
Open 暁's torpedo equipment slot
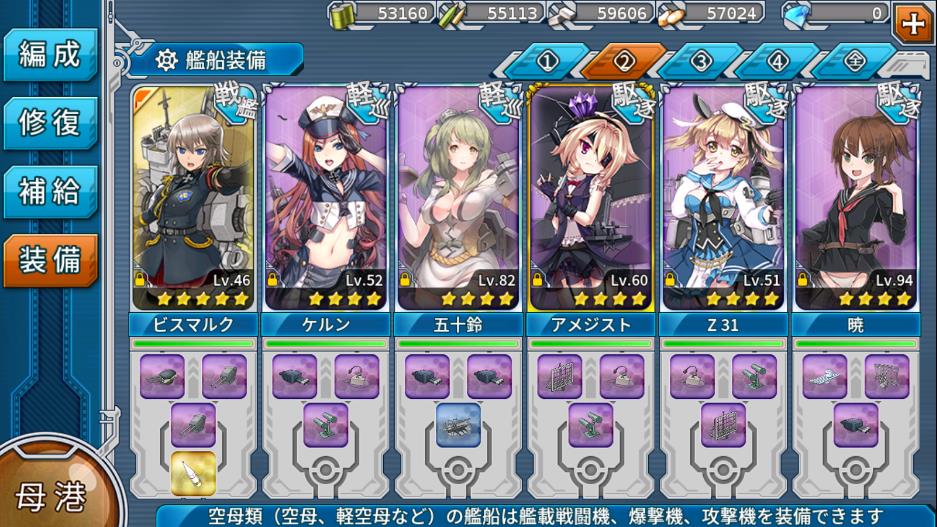tap(824, 376)
